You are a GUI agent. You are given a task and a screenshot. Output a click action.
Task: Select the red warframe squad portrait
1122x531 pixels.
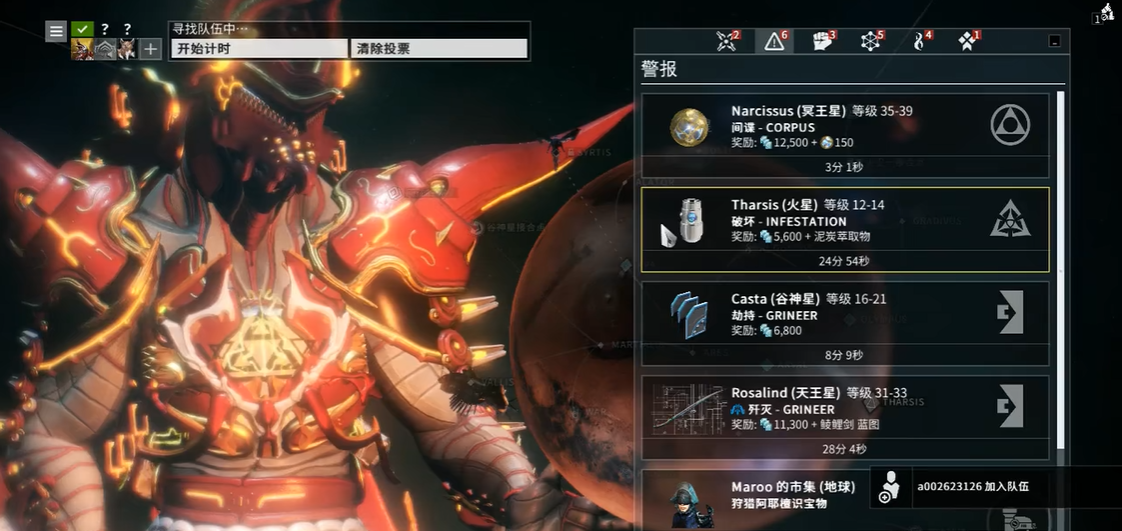coord(82,50)
